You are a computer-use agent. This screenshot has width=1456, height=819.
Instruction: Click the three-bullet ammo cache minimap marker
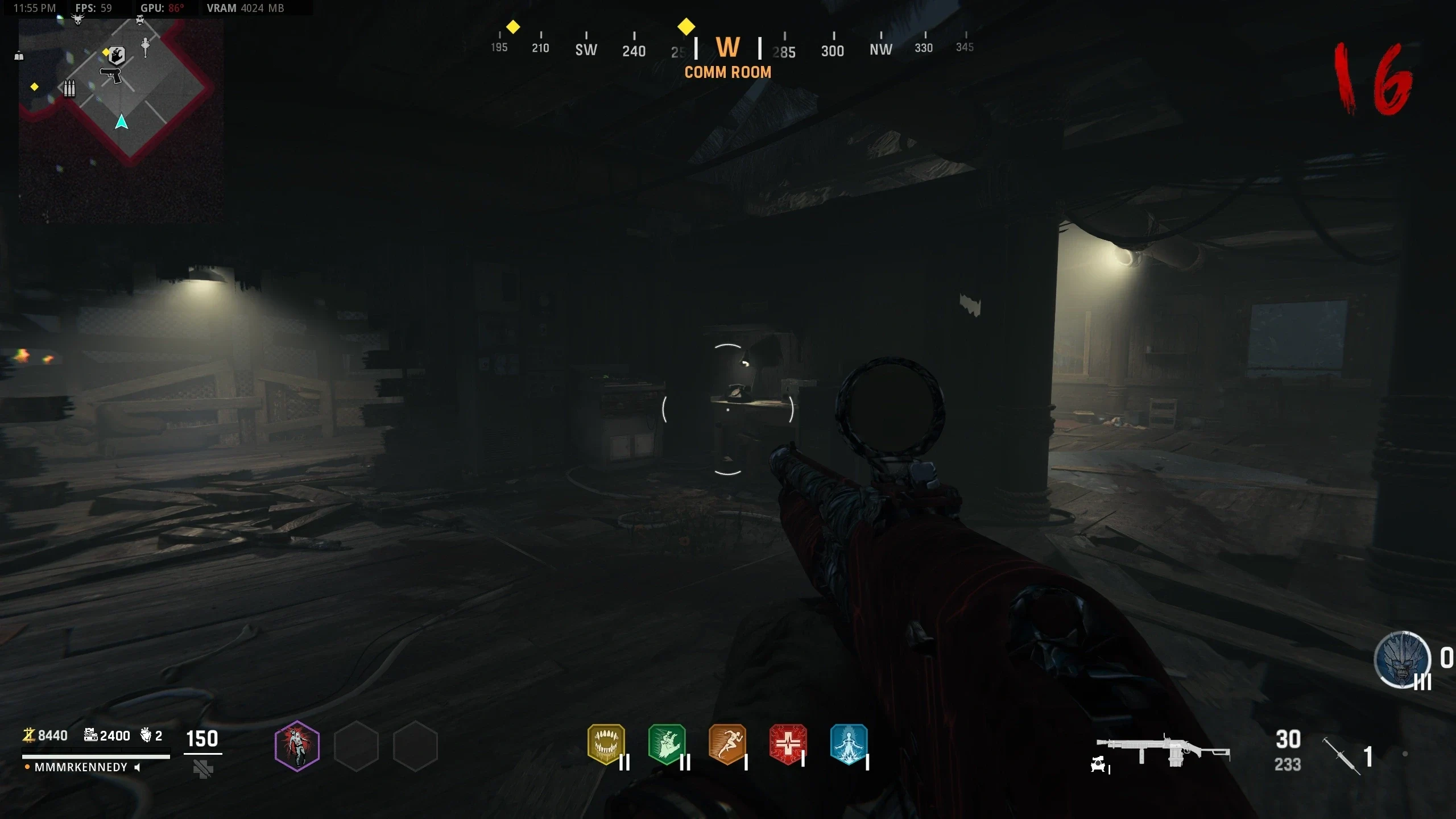coord(69,88)
